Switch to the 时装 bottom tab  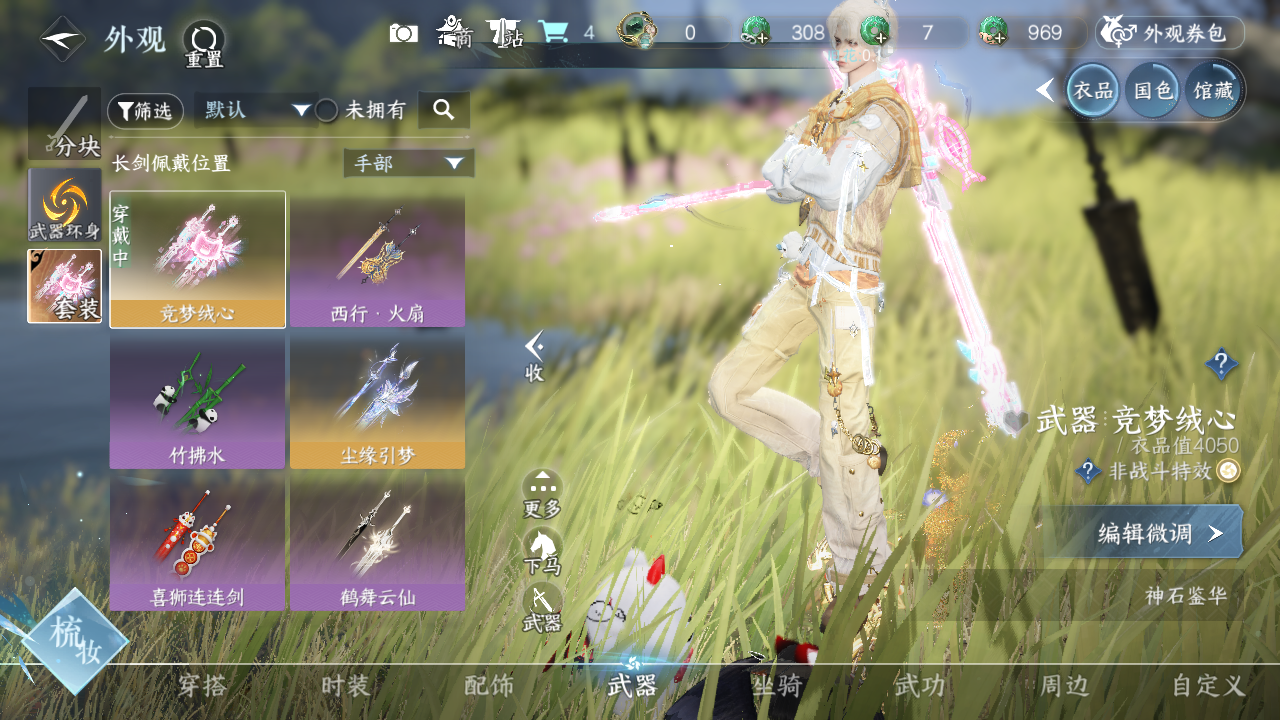(346, 686)
